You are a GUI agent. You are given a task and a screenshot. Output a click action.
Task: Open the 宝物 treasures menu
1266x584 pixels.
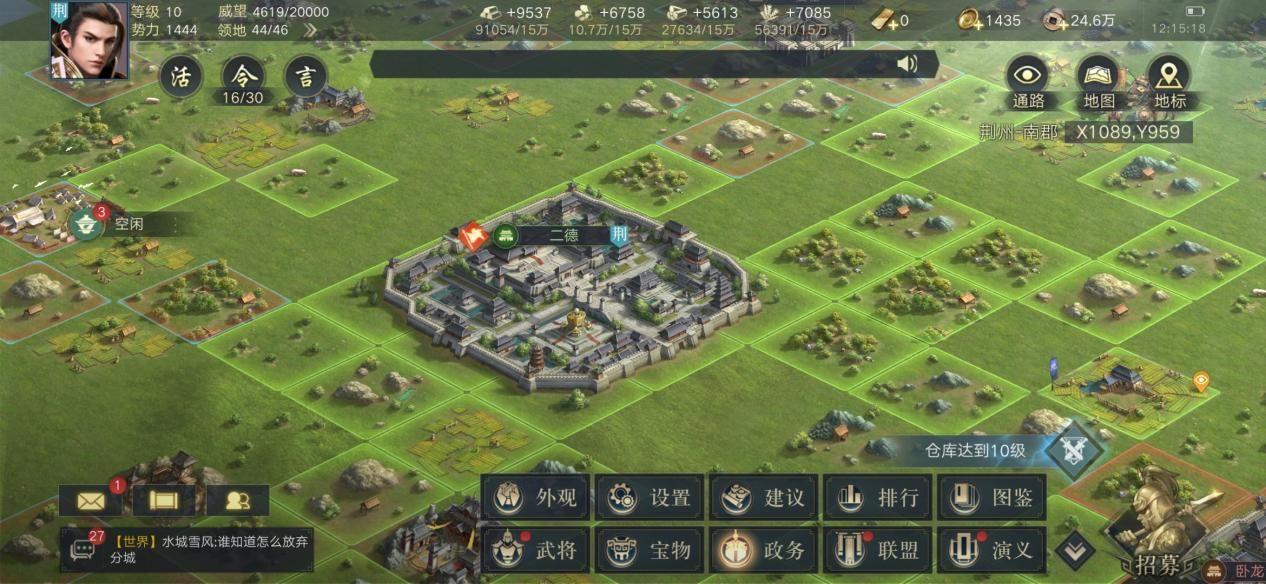pos(651,549)
